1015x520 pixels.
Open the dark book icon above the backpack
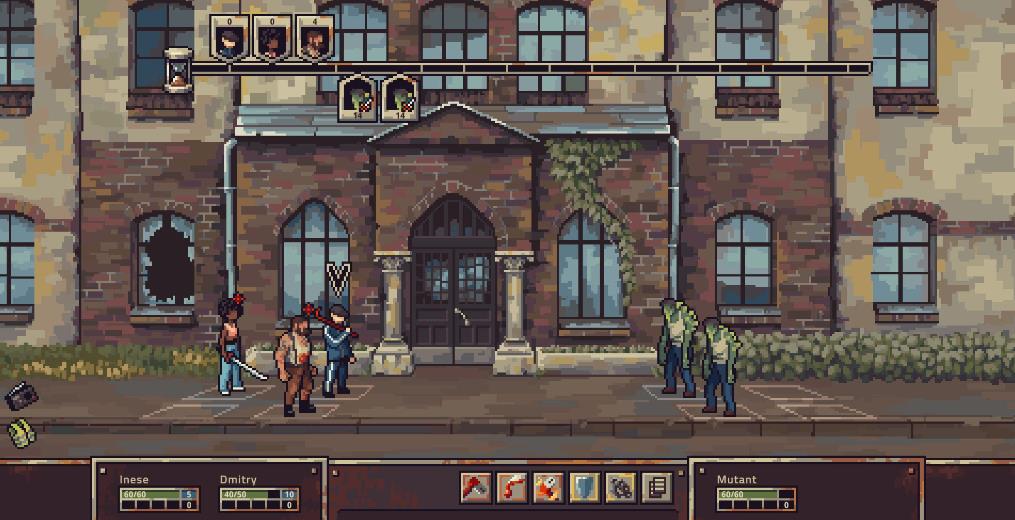19,396
